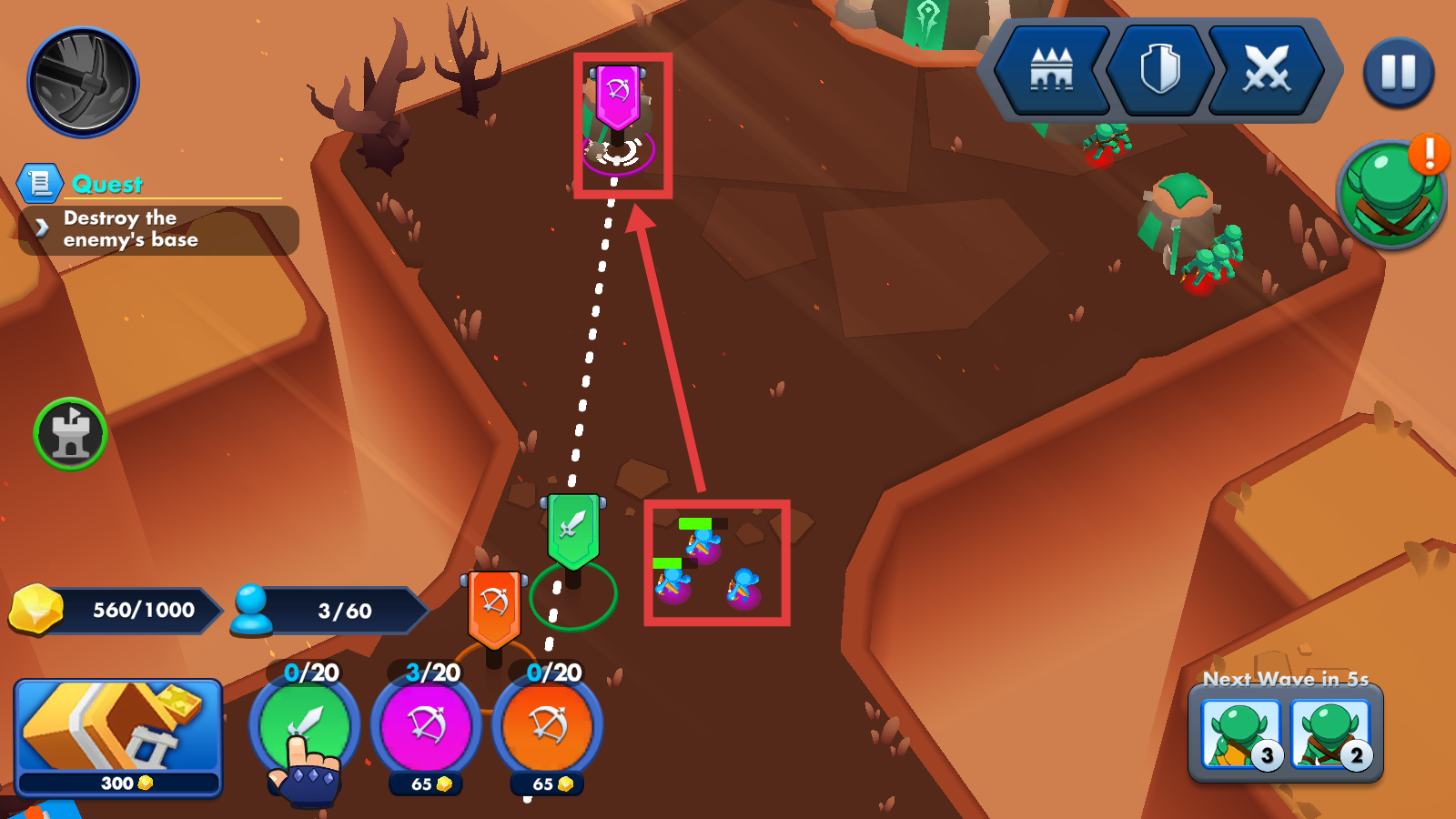
Task: Open the goblin enemy alert portrait
Action: [x=1390, y=192]
